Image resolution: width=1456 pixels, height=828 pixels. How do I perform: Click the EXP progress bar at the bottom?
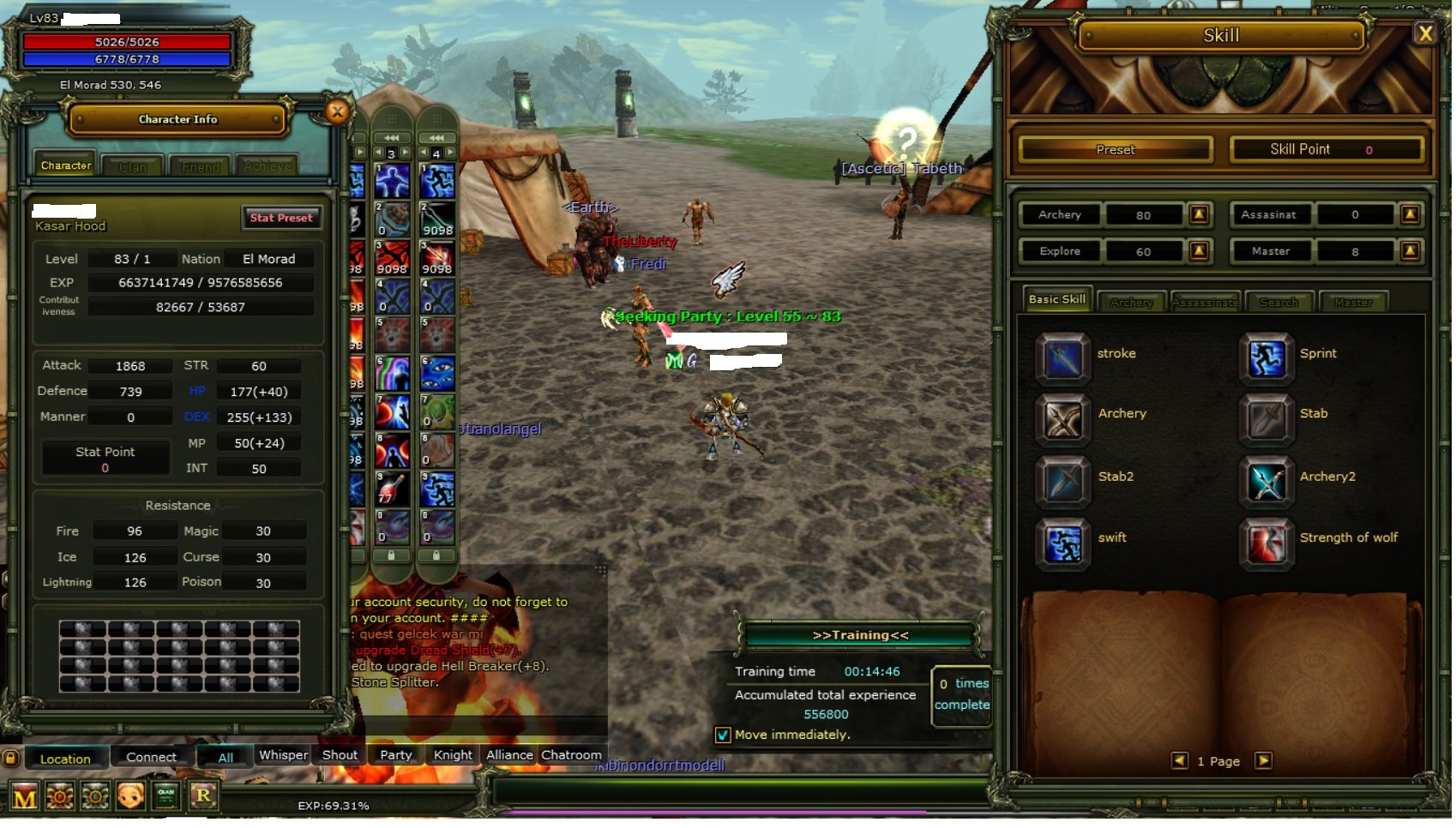tap(334, 806)
